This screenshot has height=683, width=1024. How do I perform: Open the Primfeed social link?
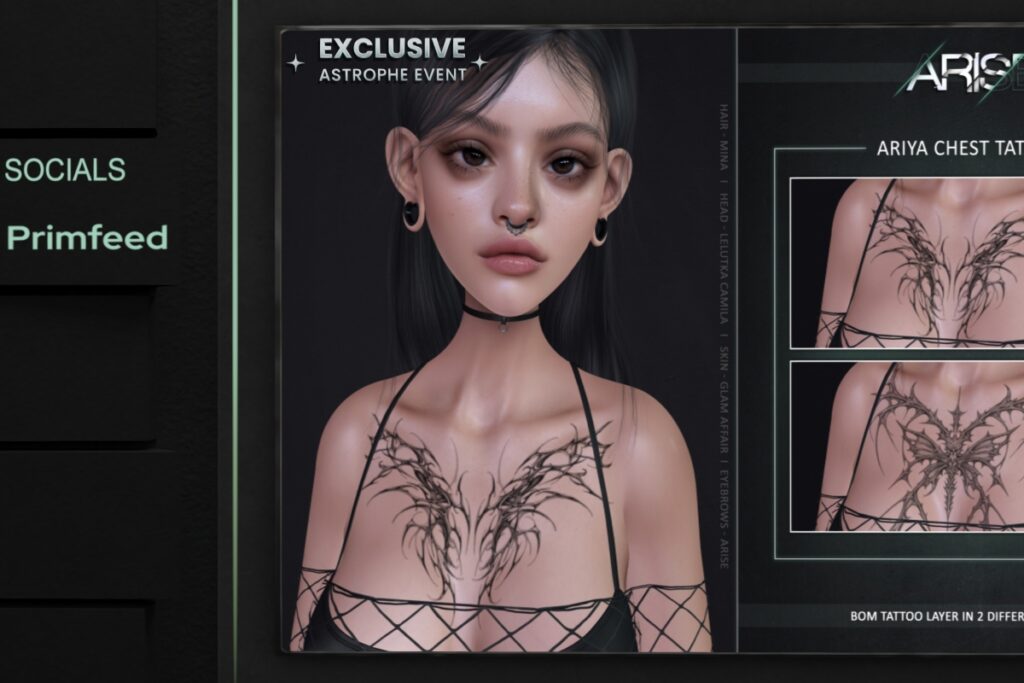[87, 238]
